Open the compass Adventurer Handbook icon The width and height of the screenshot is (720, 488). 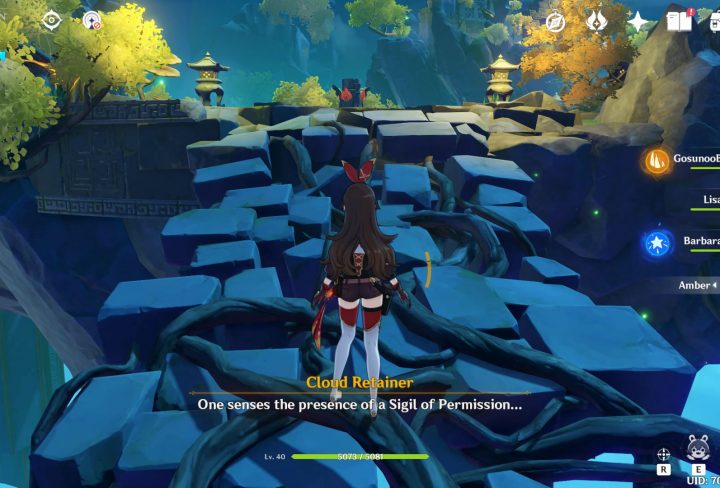pos(555,21)
